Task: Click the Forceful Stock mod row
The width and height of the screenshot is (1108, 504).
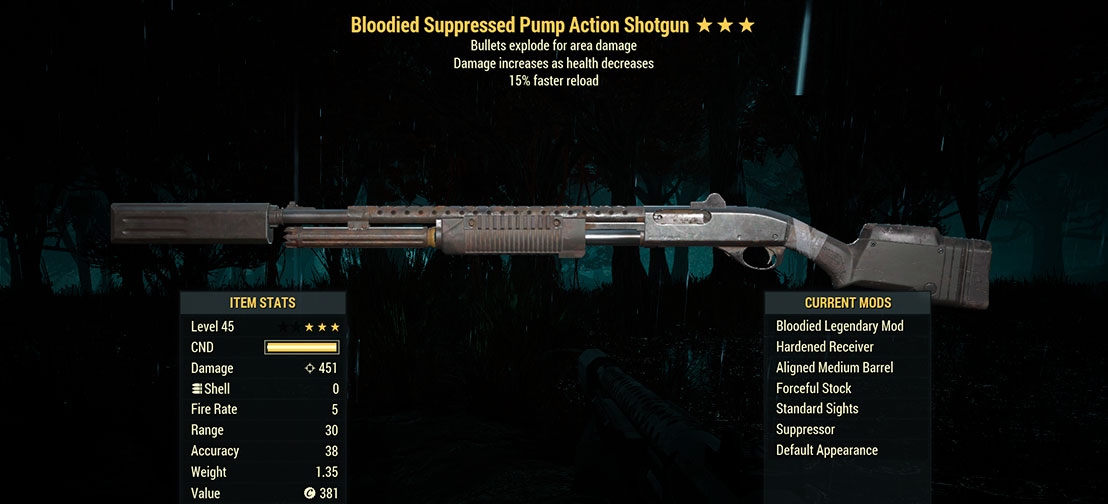Action: coord(814,388)
